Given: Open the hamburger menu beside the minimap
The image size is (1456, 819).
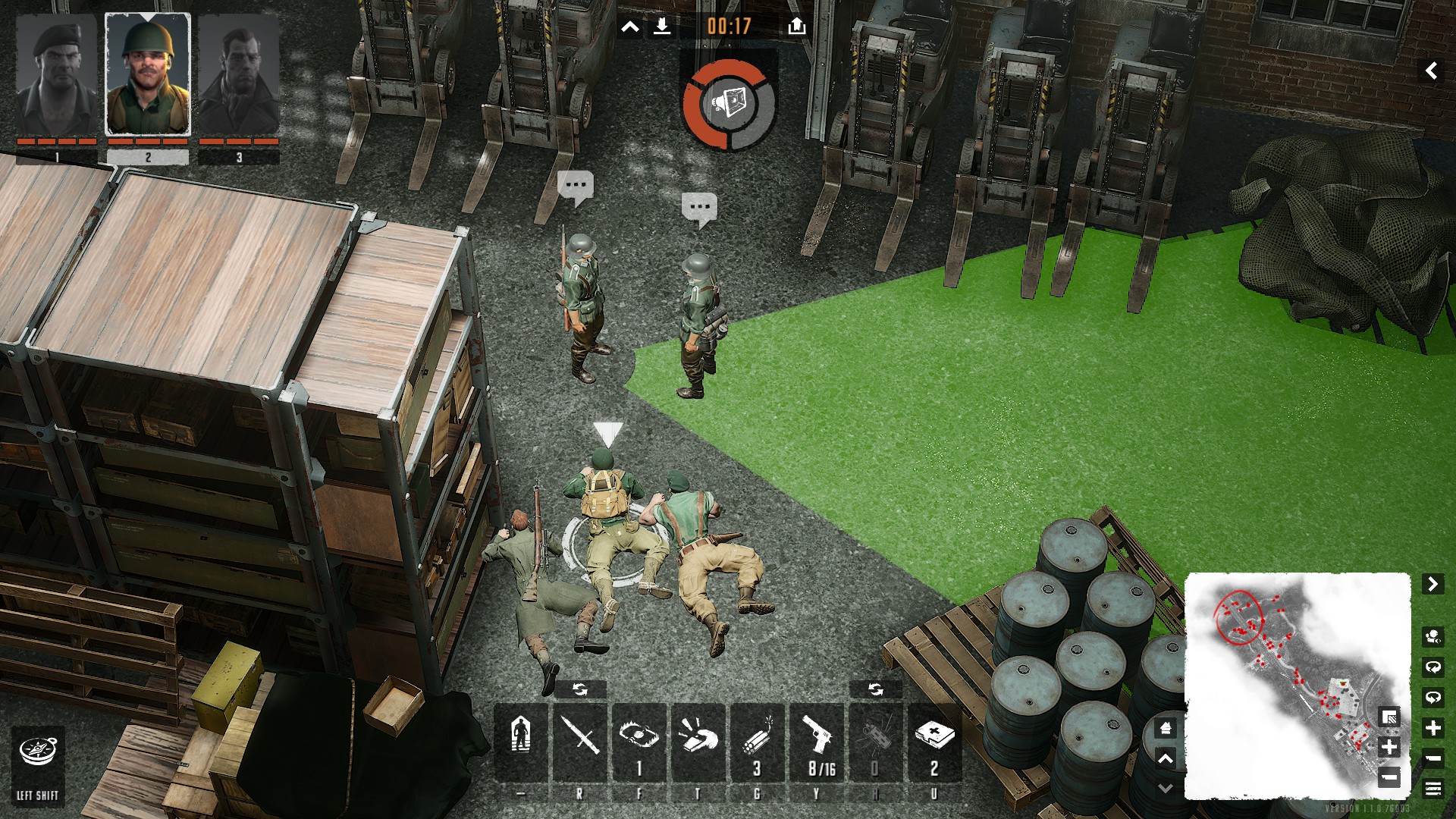Looking at the screenshot, I should pos(1432,789).
